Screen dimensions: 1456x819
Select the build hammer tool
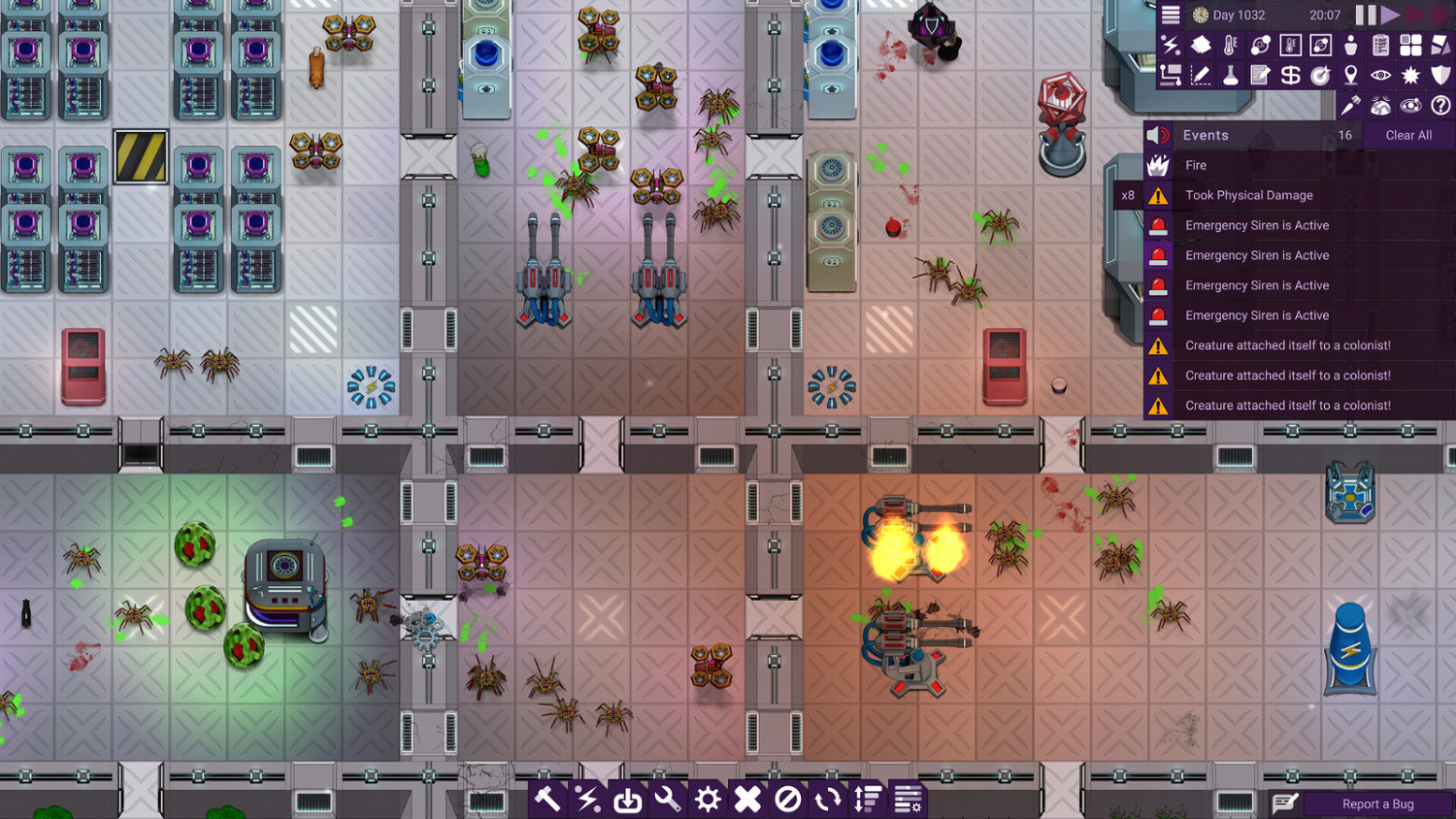(548, 800)
